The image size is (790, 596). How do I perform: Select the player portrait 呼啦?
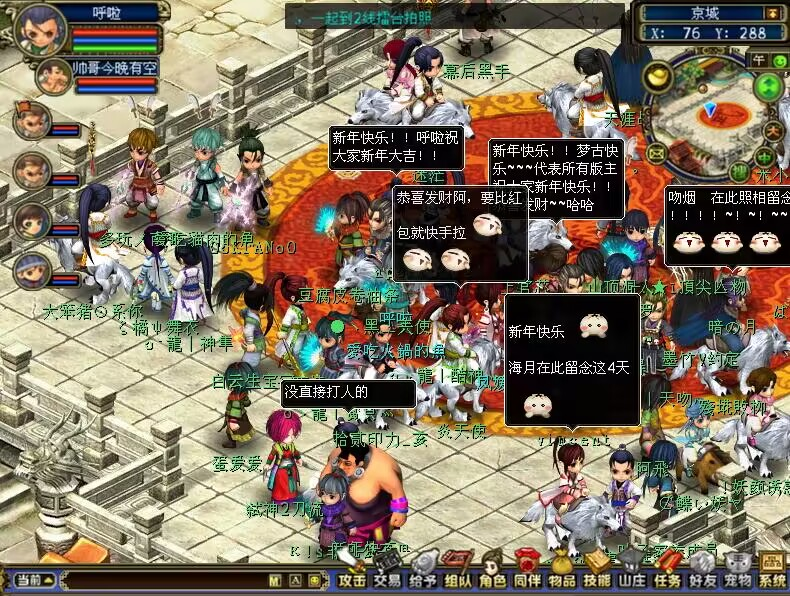pyautogui.click(x=41, y=29)
